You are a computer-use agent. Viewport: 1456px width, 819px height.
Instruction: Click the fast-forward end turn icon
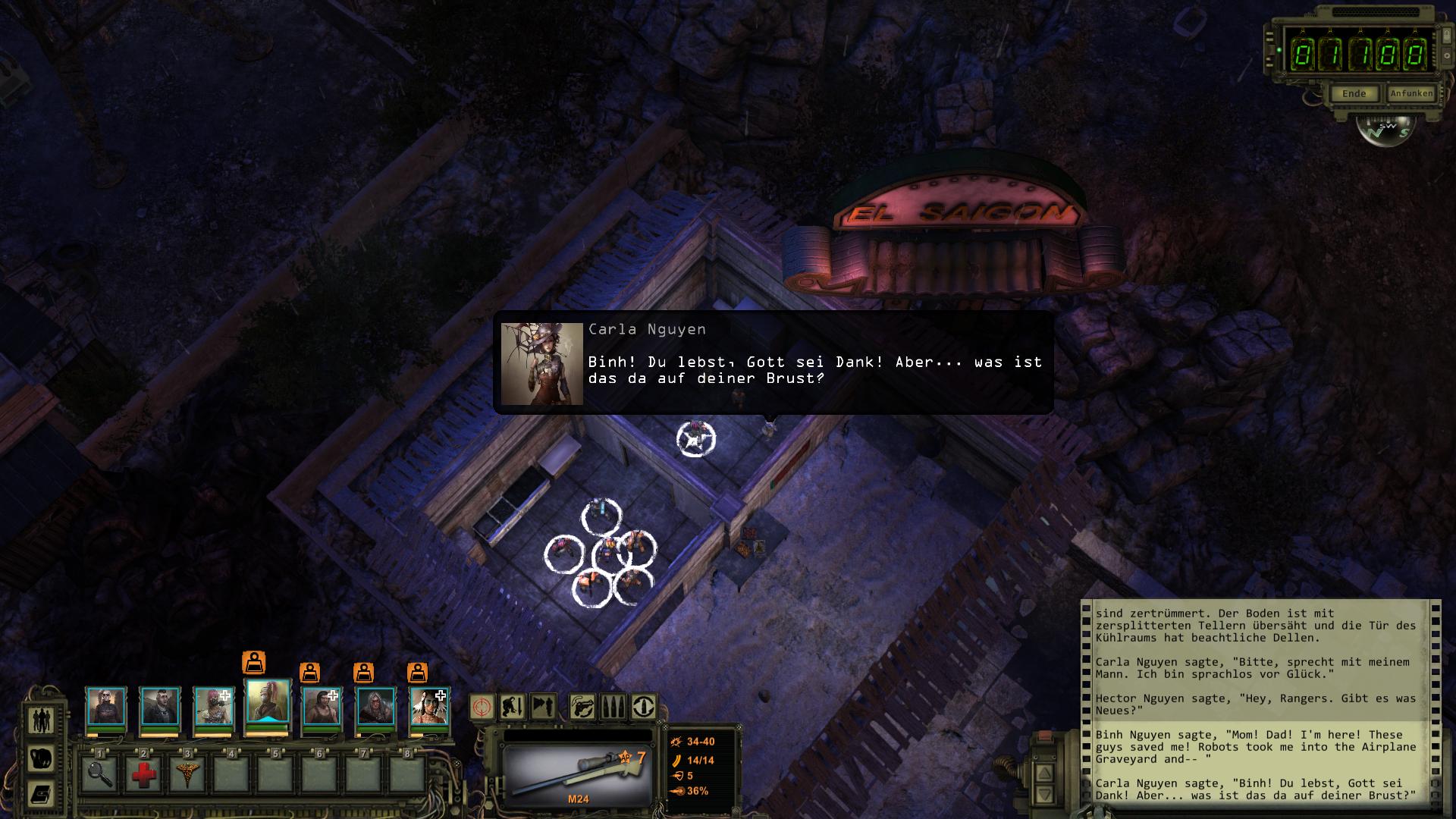(x=543, y=708)
